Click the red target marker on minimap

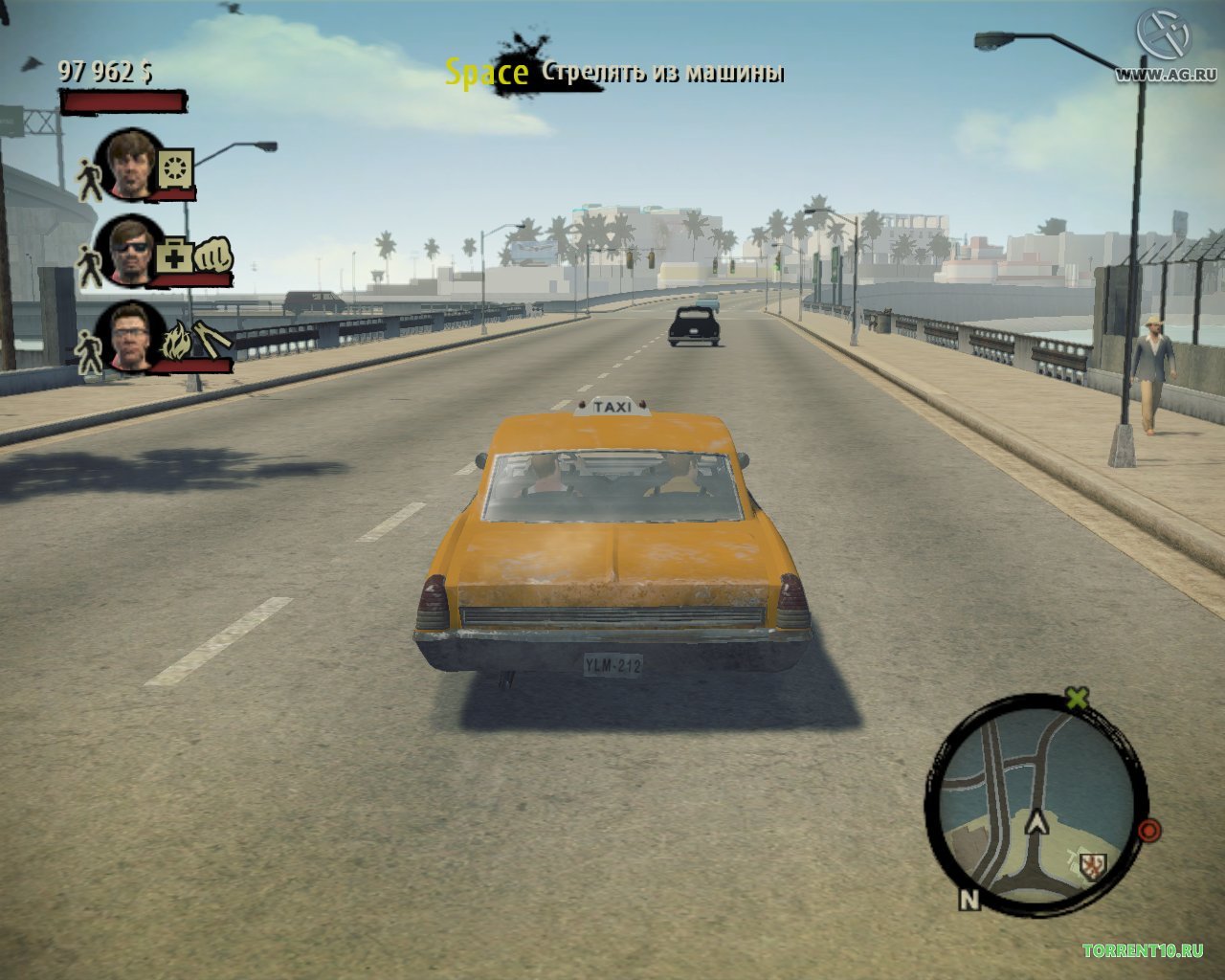1150,829
